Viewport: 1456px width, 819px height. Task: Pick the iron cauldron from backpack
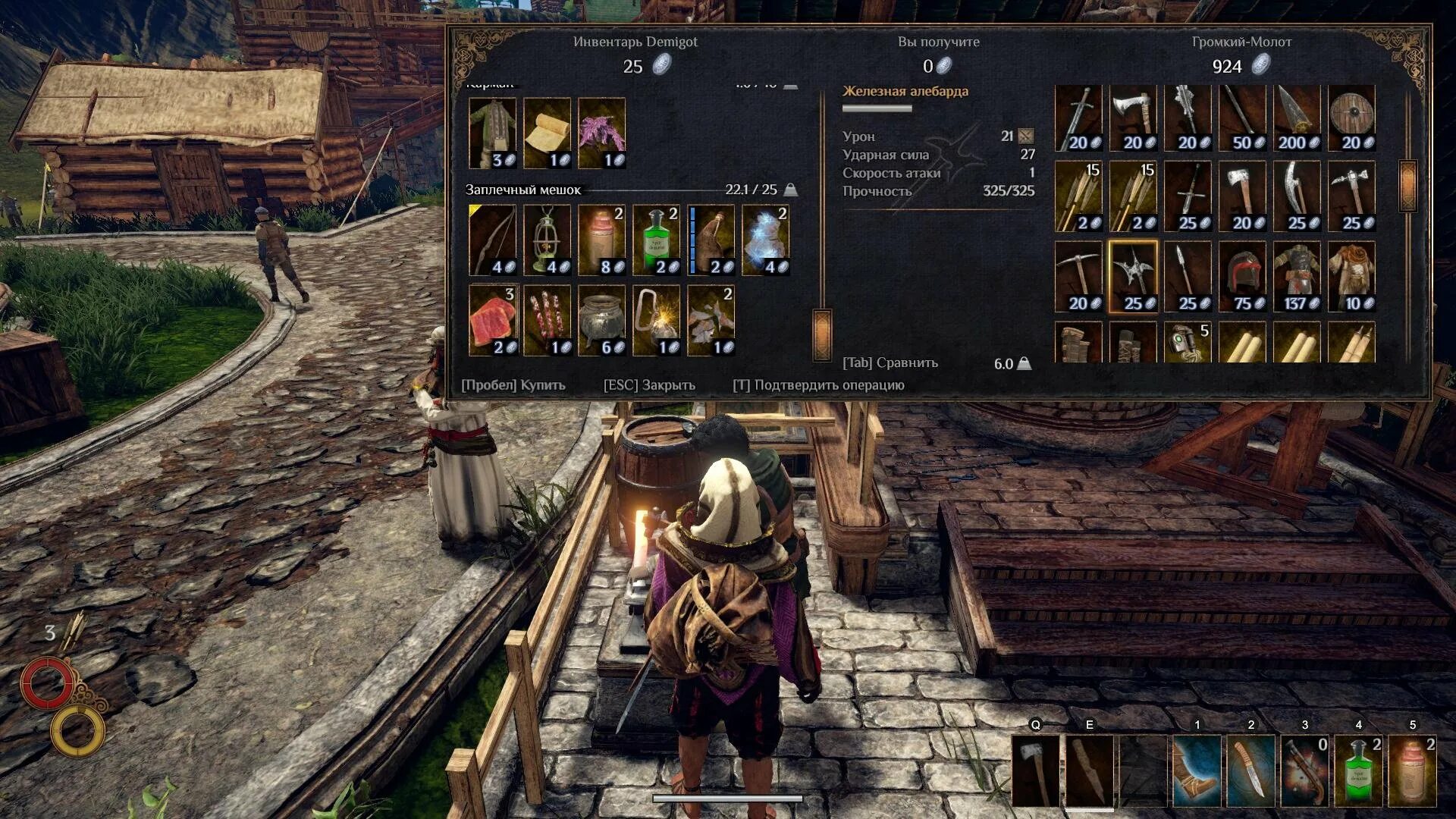click(x=602, y=320)
